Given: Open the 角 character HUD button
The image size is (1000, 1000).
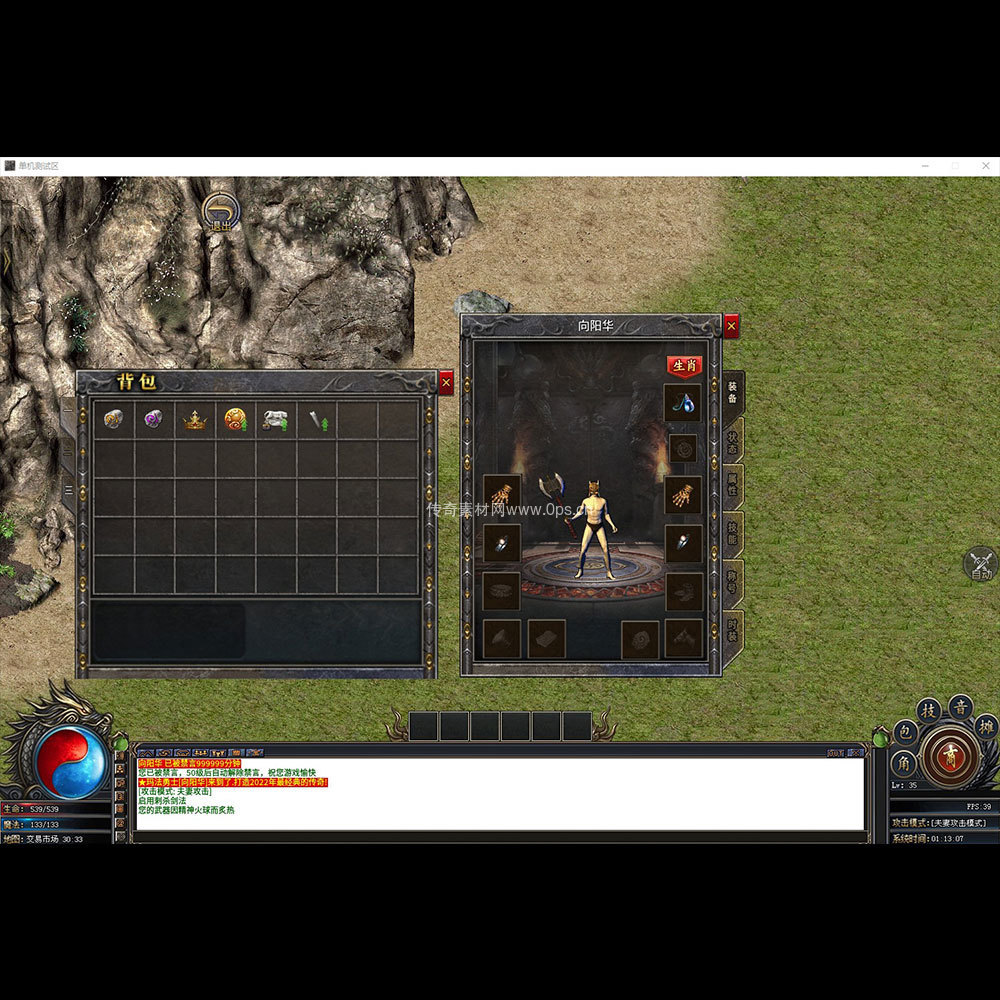Looking at the screenshot, I should click(903, 765).
